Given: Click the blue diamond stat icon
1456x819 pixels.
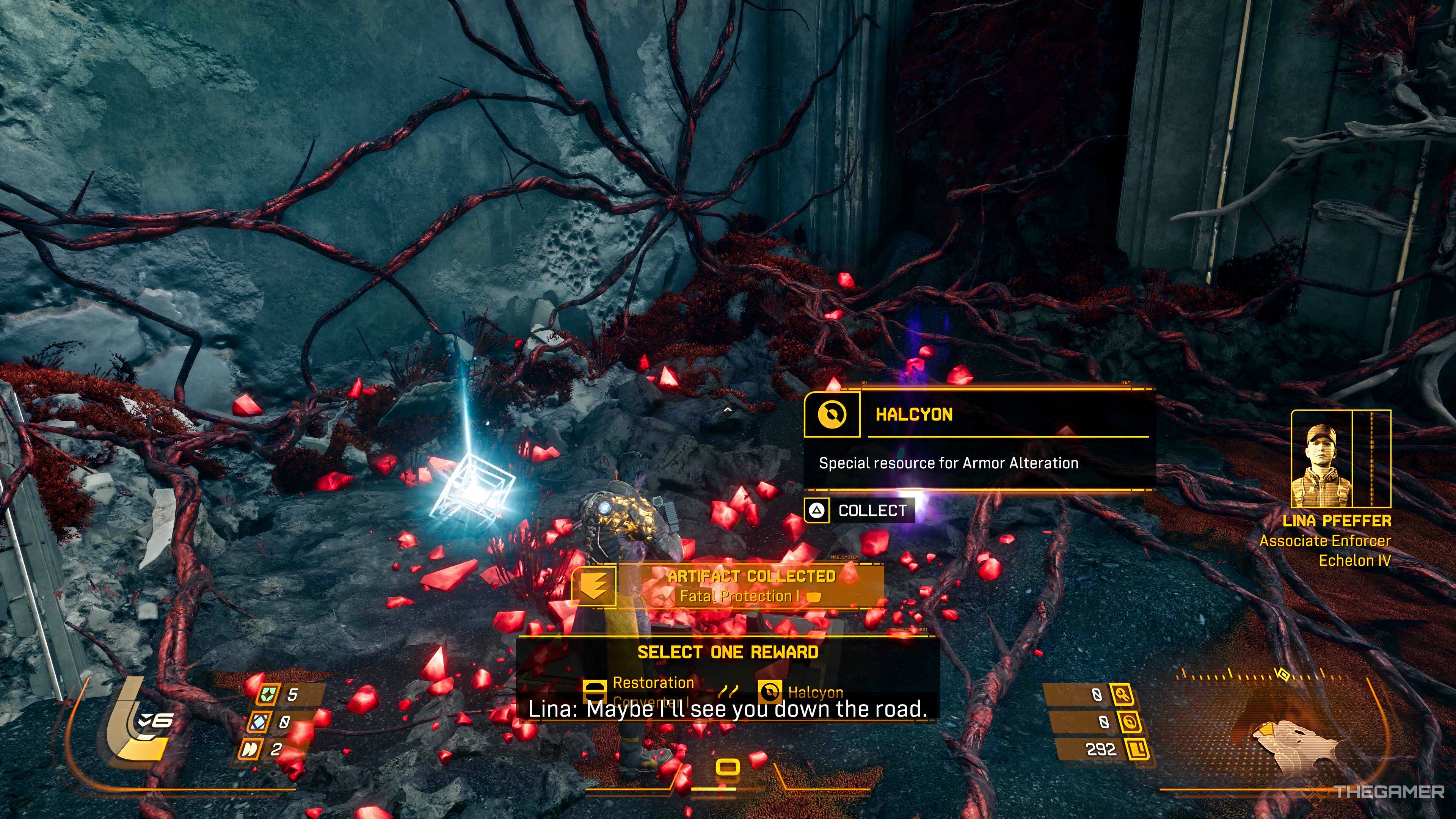Looking at the screenshot, I should [260, 722].
